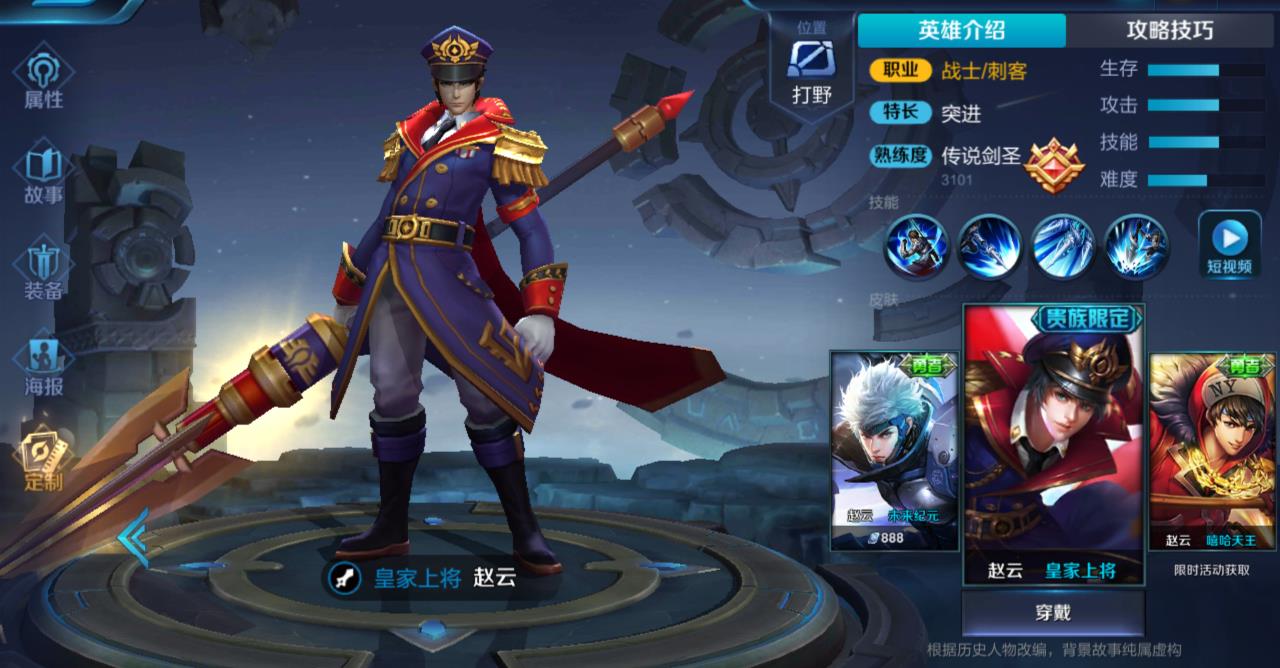1280x668 pixels.
Task: Tap the third skill icon with blue streaks
Action: coord(1063,246)
